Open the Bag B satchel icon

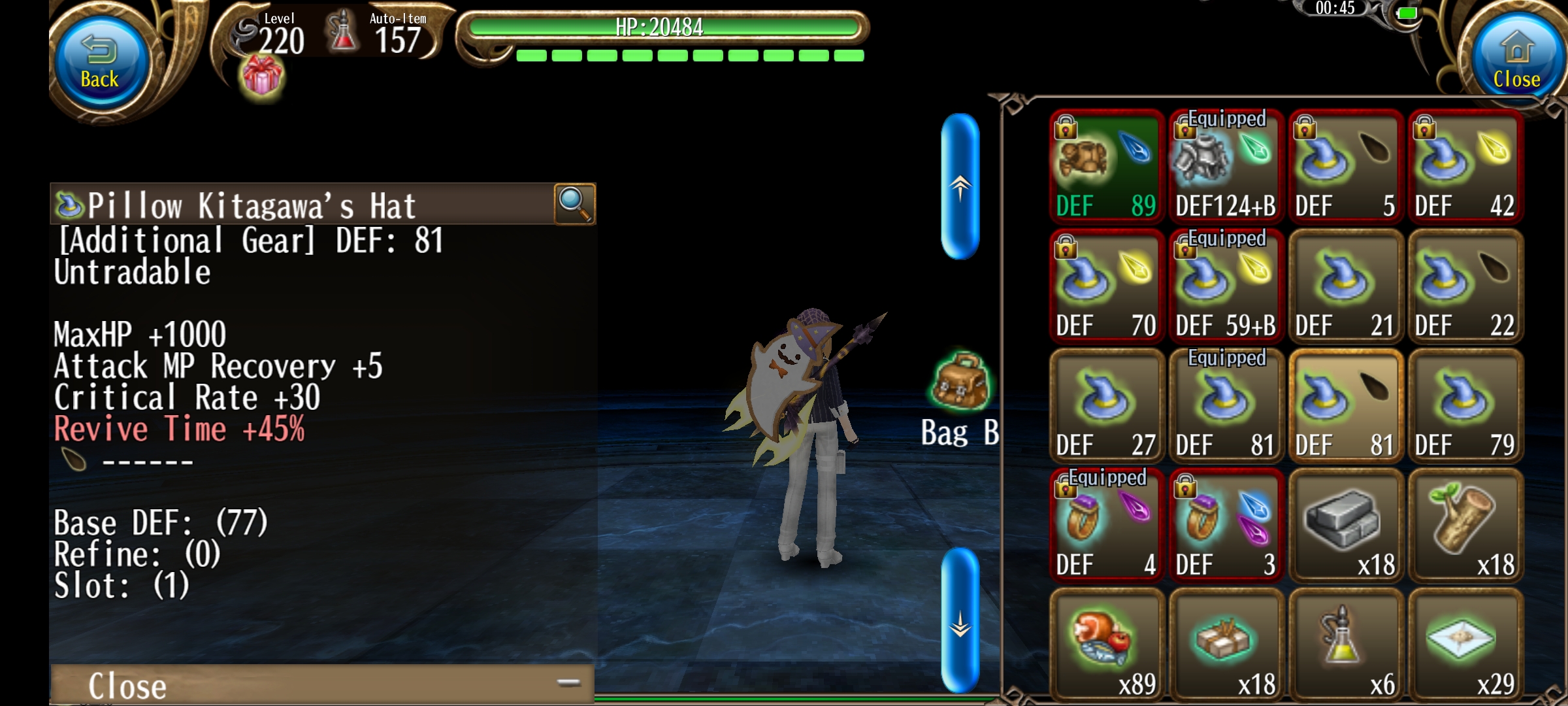(960, 382)
